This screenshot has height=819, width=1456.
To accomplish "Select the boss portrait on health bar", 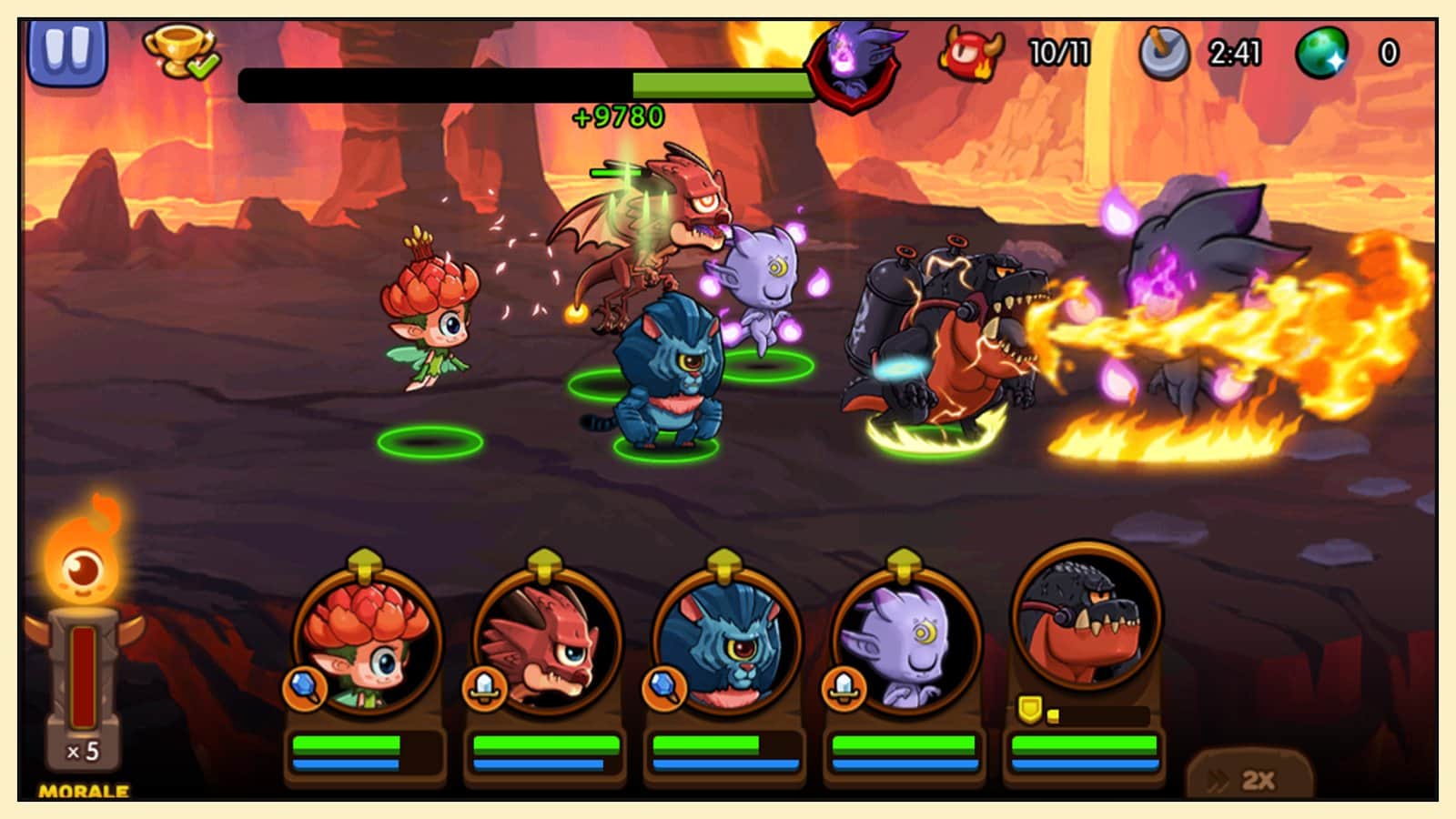I will 853,66.
